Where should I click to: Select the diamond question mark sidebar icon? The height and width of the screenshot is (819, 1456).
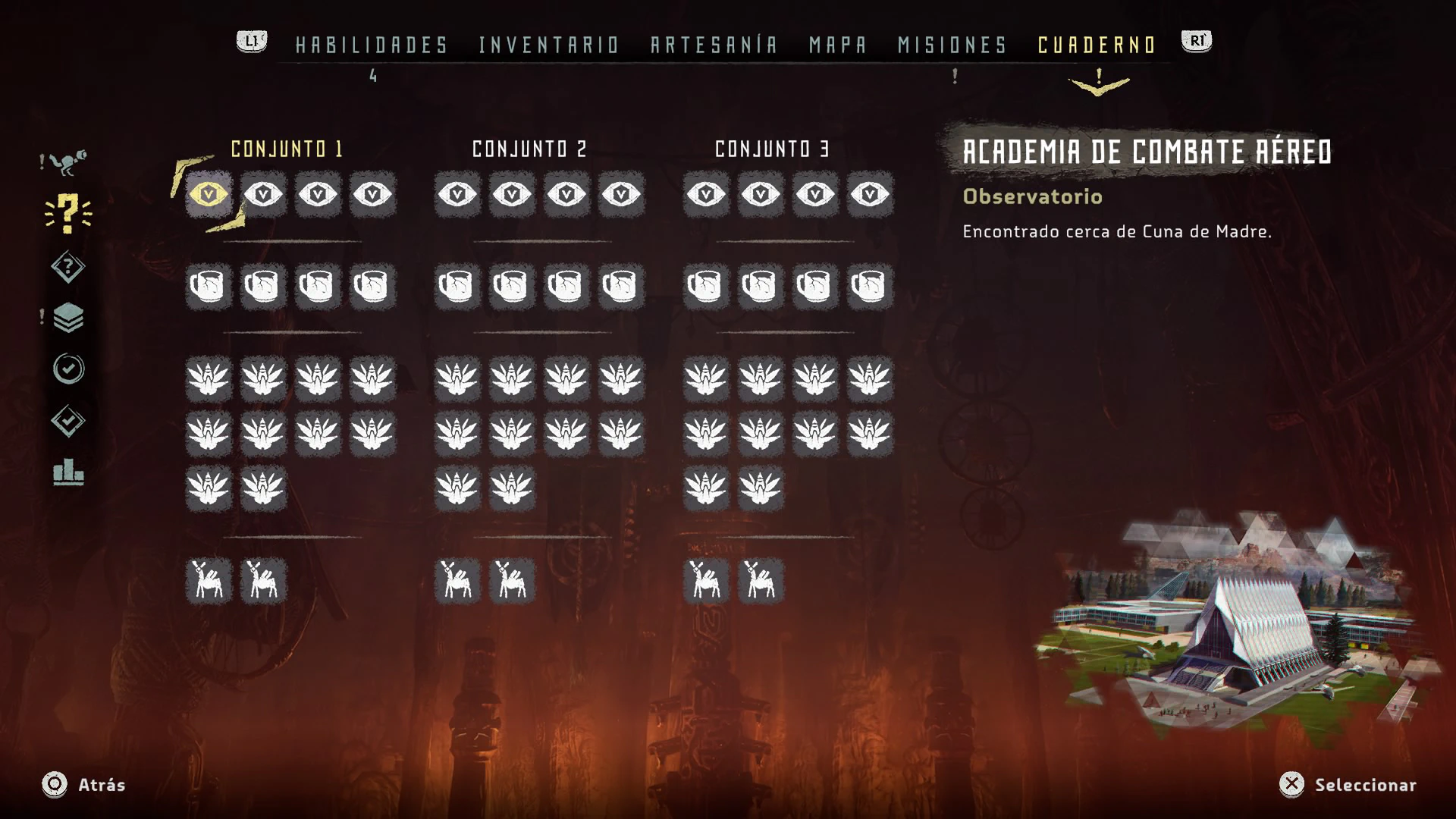68,267
